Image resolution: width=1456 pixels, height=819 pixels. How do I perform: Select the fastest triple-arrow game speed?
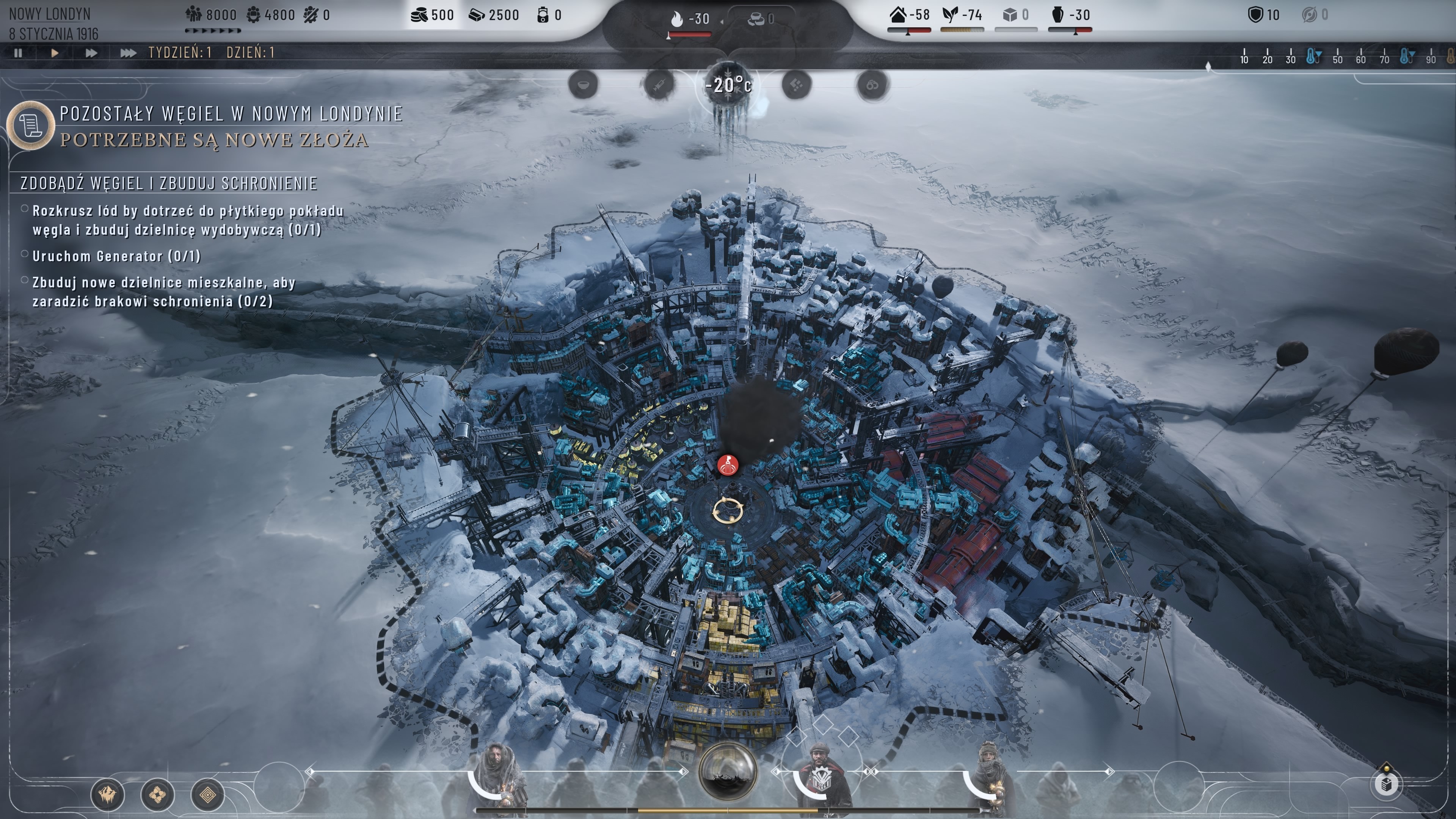(x=128, y=53)
